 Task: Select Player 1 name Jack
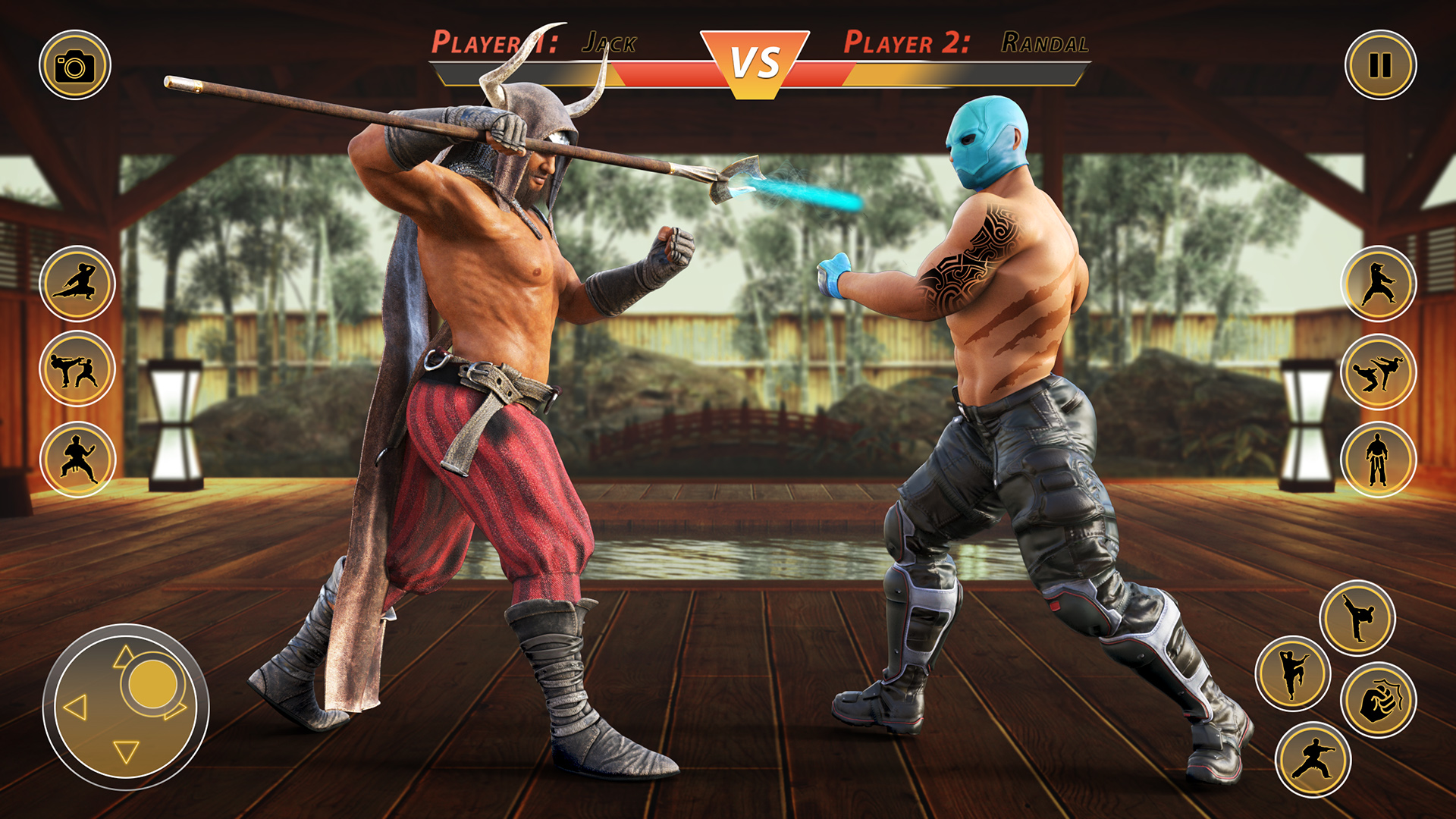click(609, 43)
